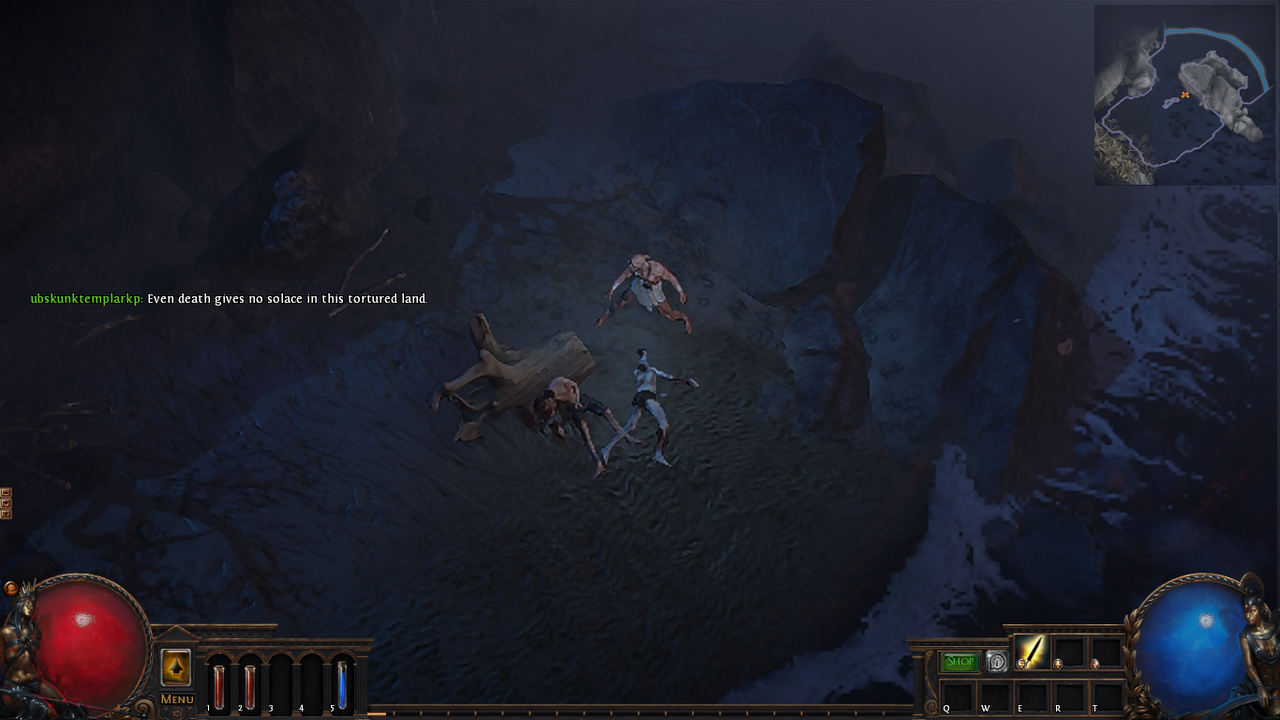Use the blue mana flask in slot 5
1280x720 pixels.
point(342,687)
